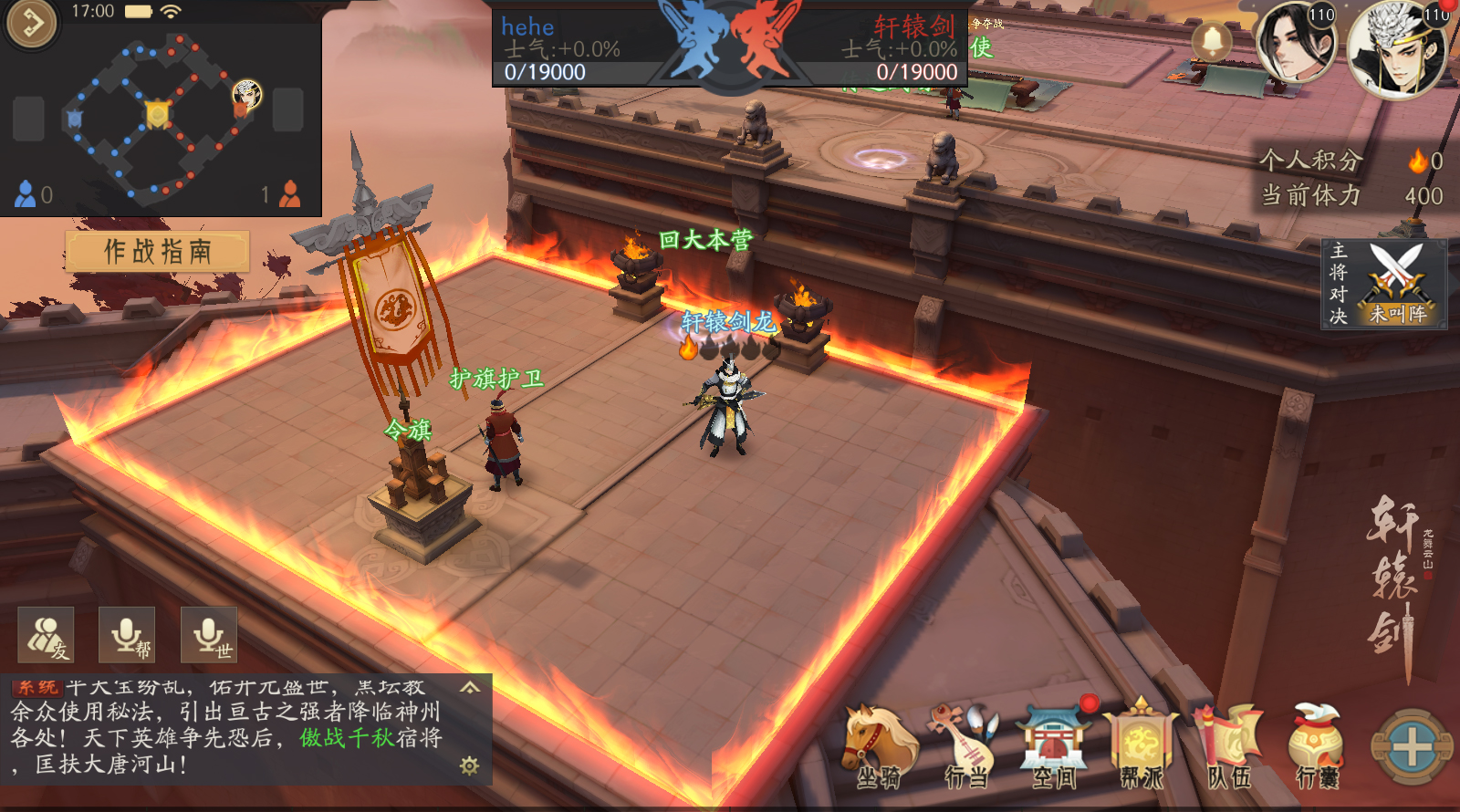Open the 行囊 bag inventory
This screenshot has height=812, width=1460.
pyautogui.click(x=1317, y=746)
